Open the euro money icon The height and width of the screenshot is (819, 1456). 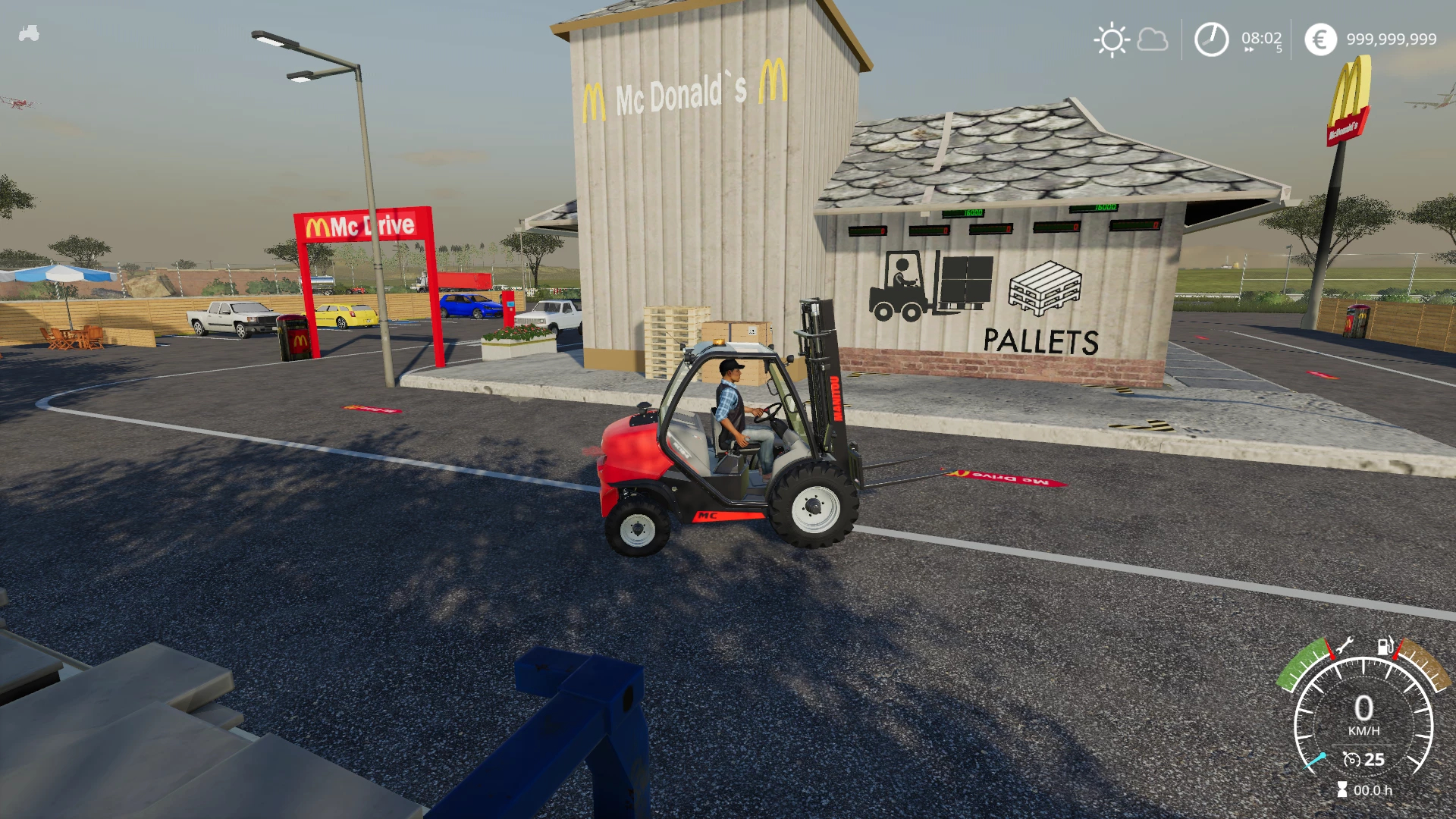pyautogui.click(x=1320, y=39)
